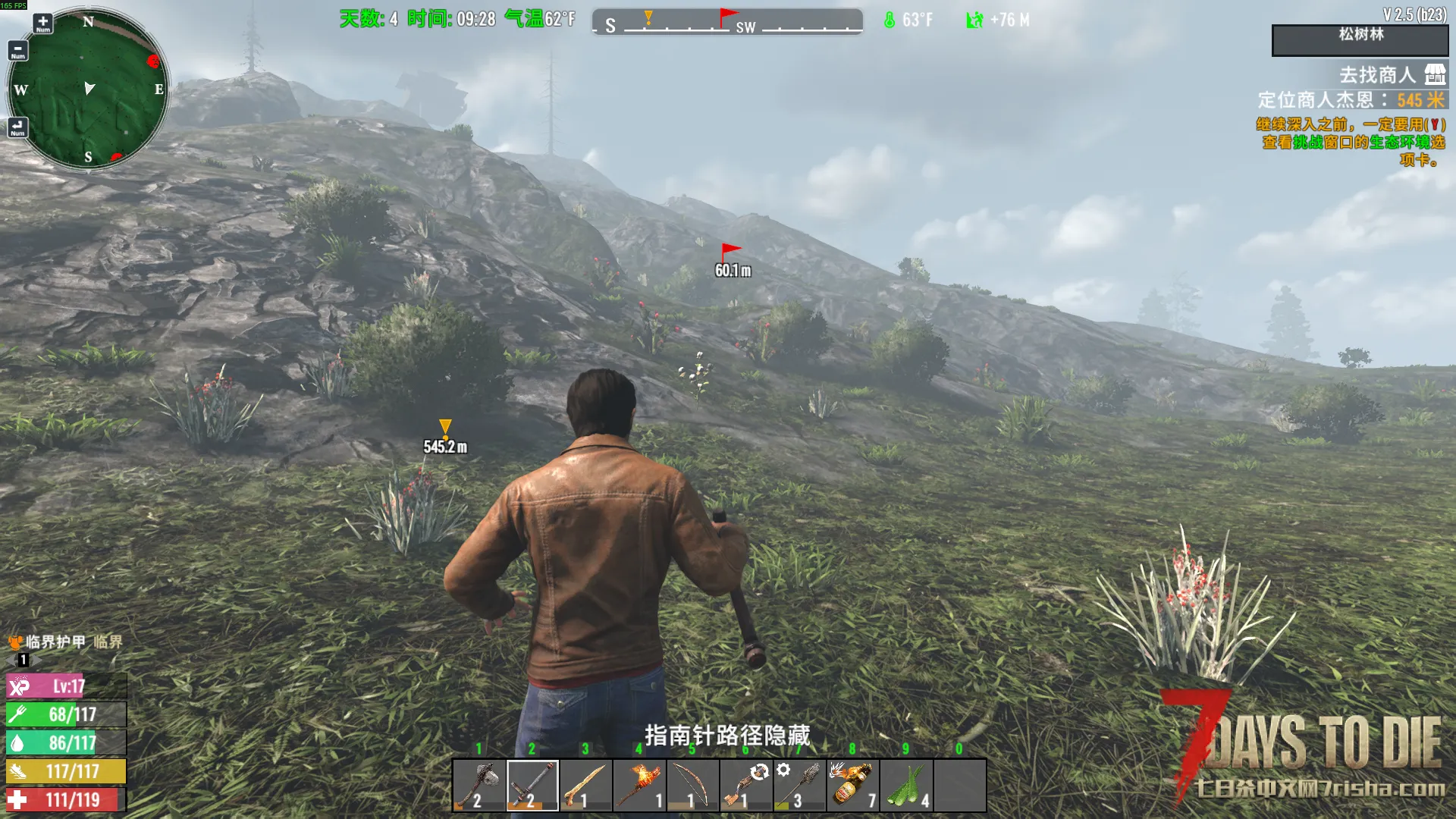Viewport: 1456px width, 819px height.
Task: Click the circular minimap
Action: [x=88, y=89]
